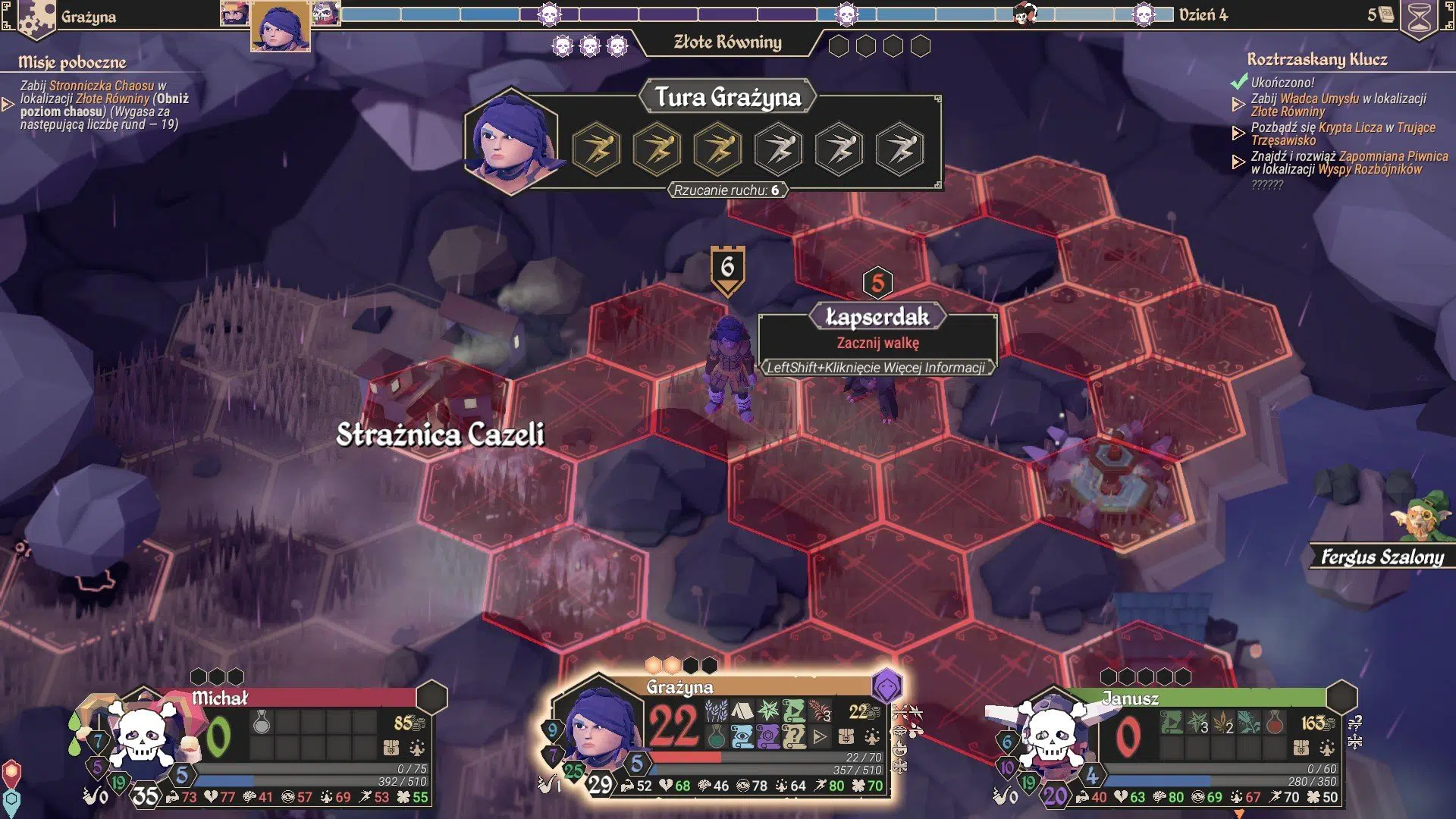
Task: Use the blue eye scroll in Grażyna's inventory
Action: click(742, 736)
